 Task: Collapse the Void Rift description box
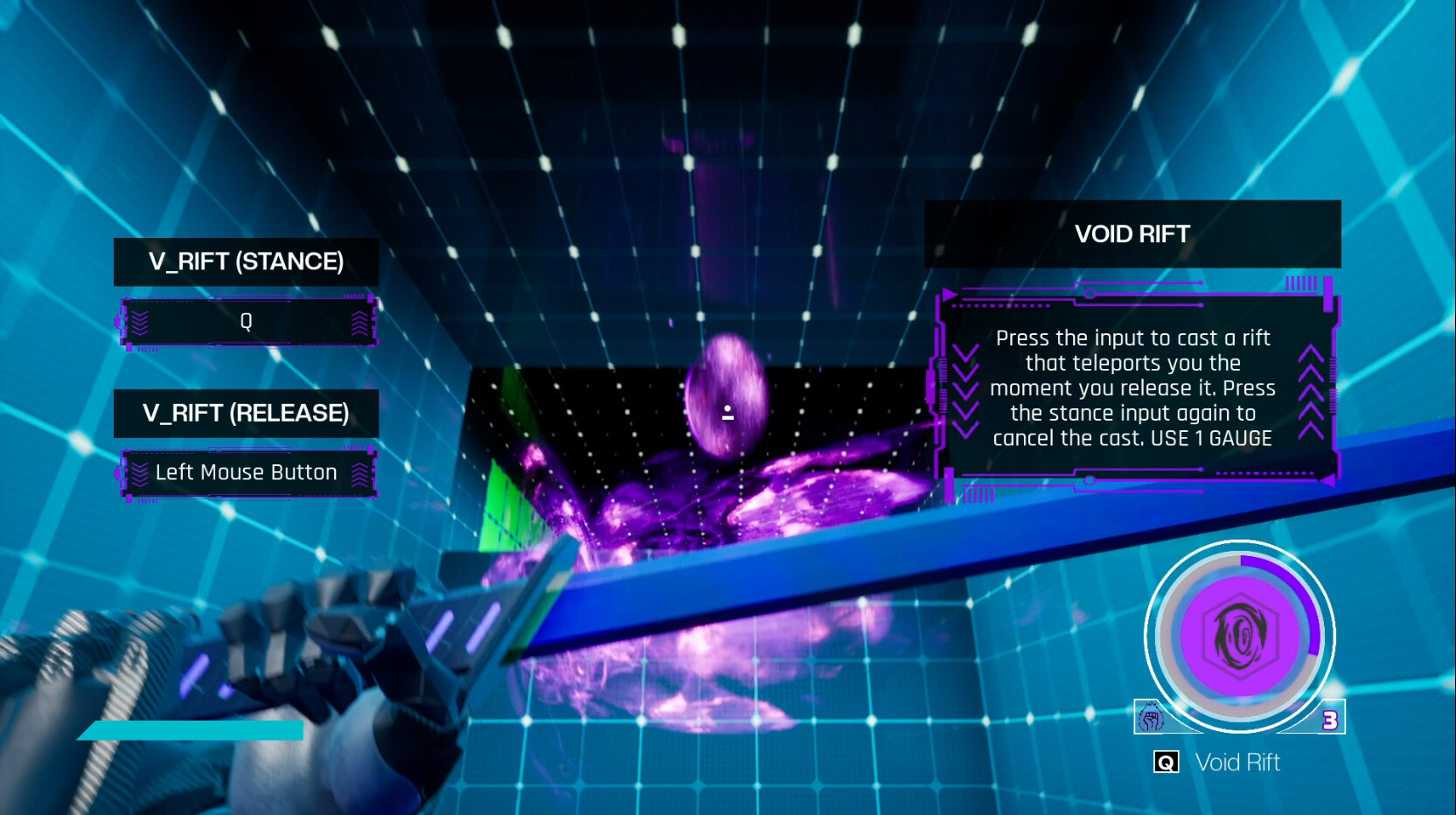1133,388
